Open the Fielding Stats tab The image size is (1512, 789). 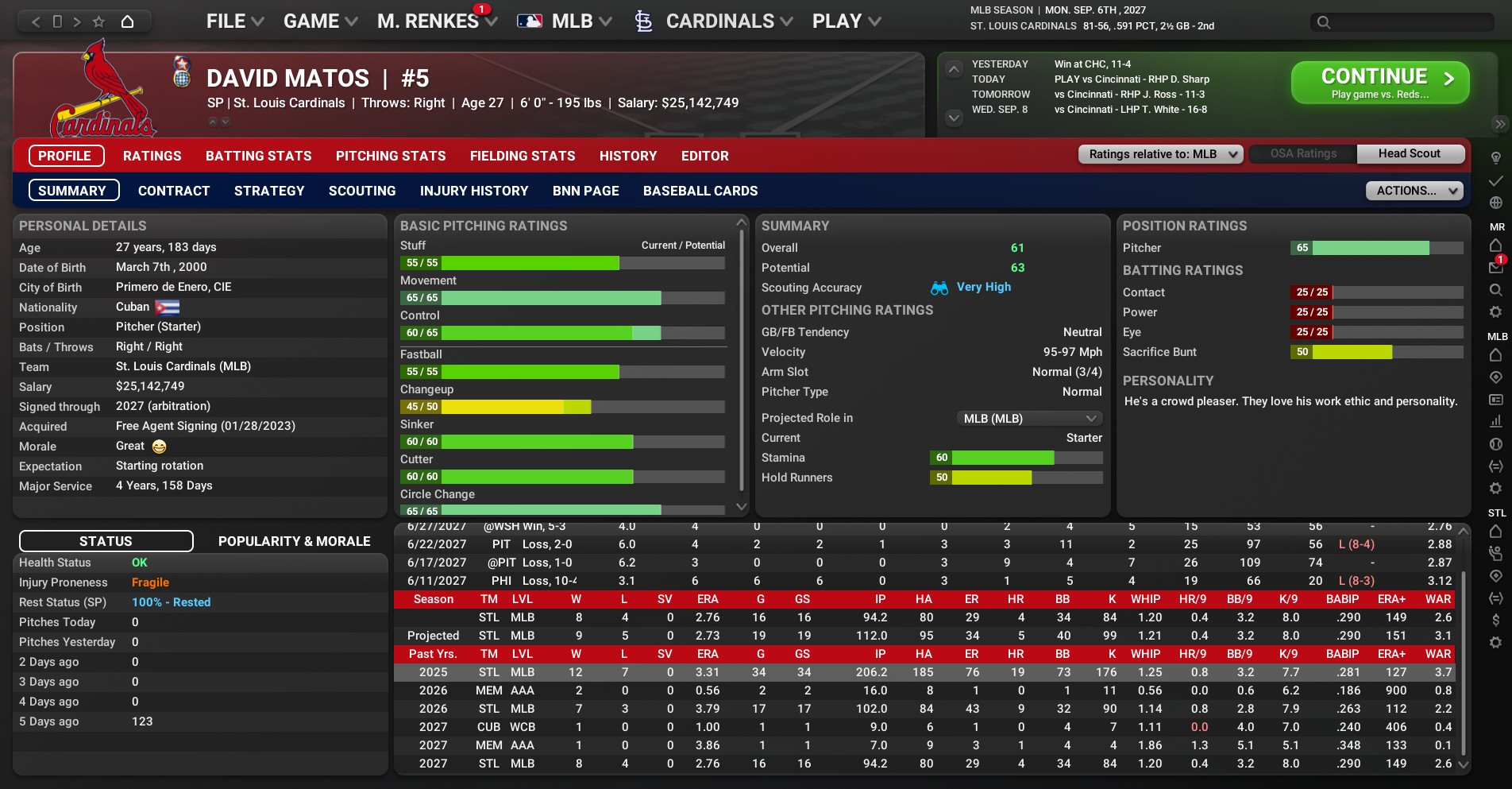[x=523, y=156]
